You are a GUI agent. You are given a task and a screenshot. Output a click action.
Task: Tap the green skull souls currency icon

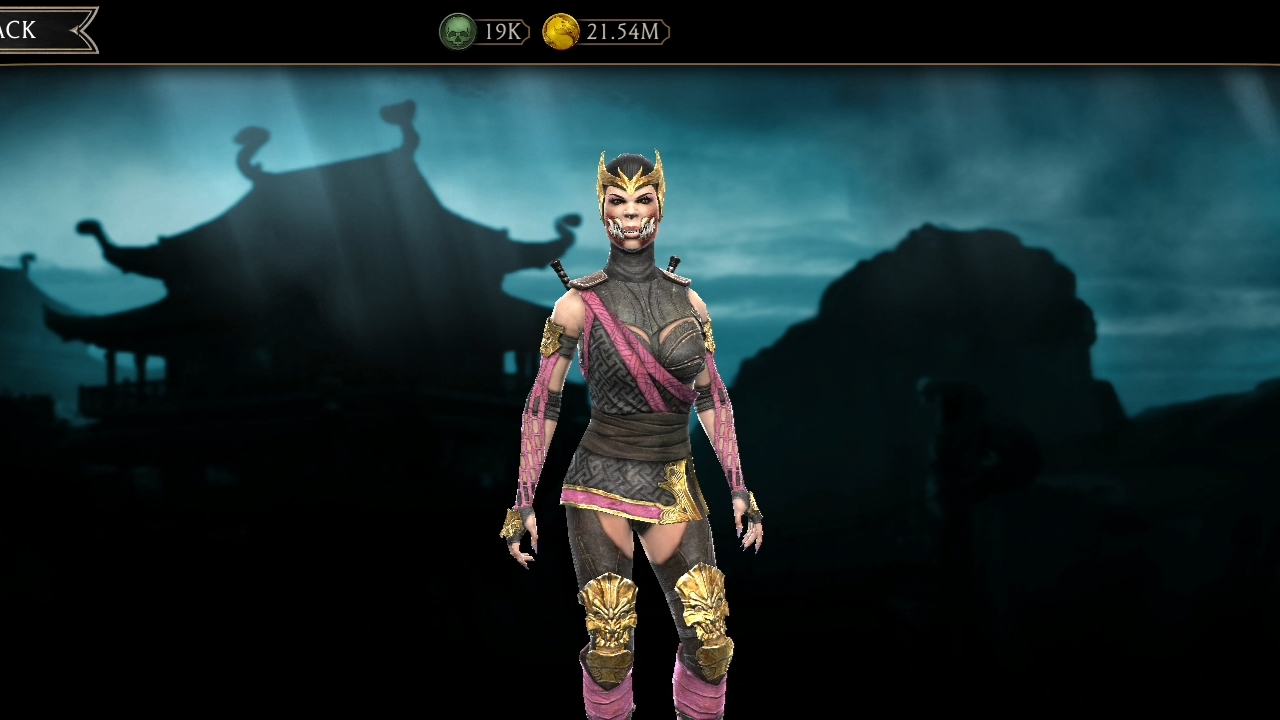tap(457, 32)
